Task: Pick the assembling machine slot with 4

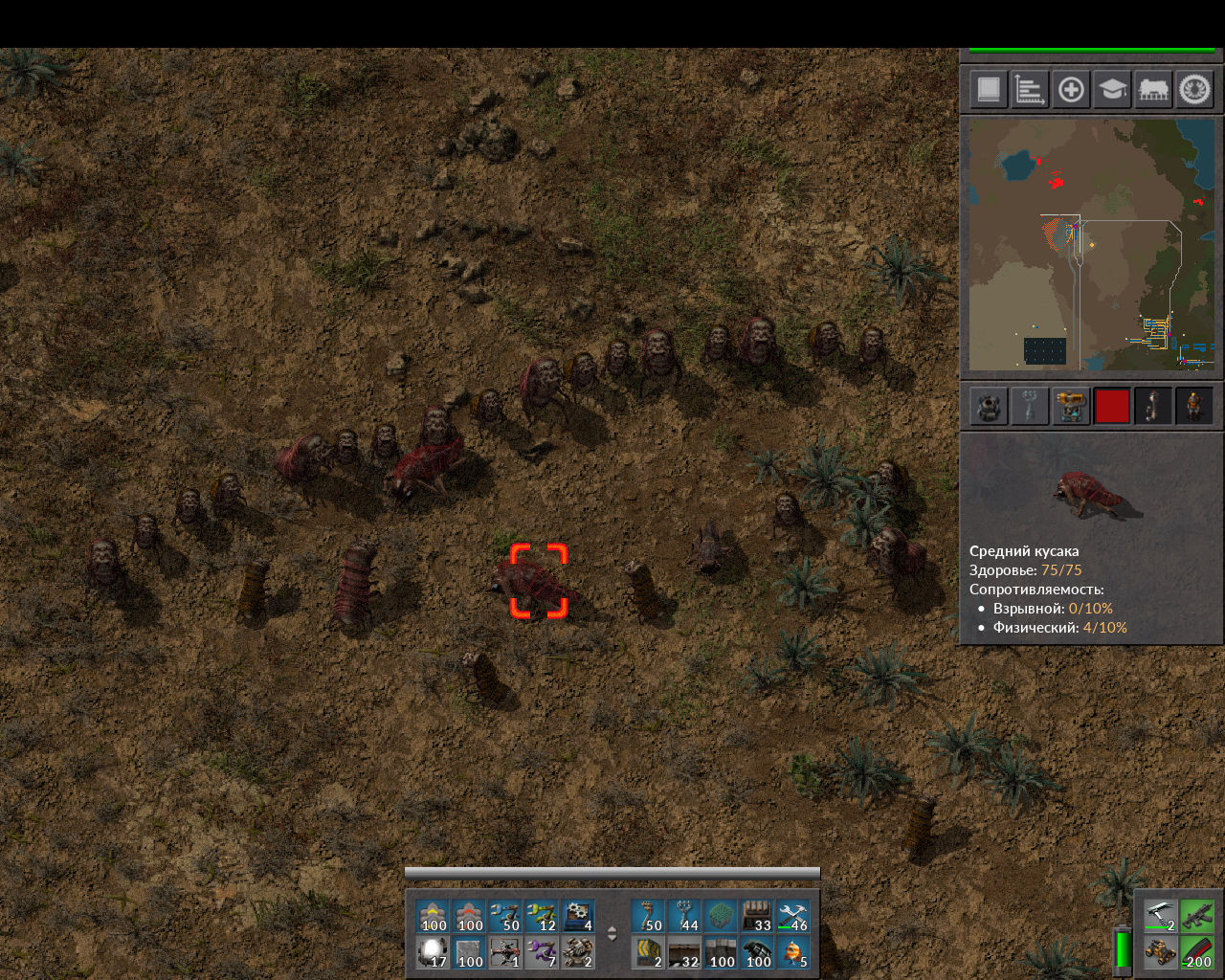Action: (579, 917)
